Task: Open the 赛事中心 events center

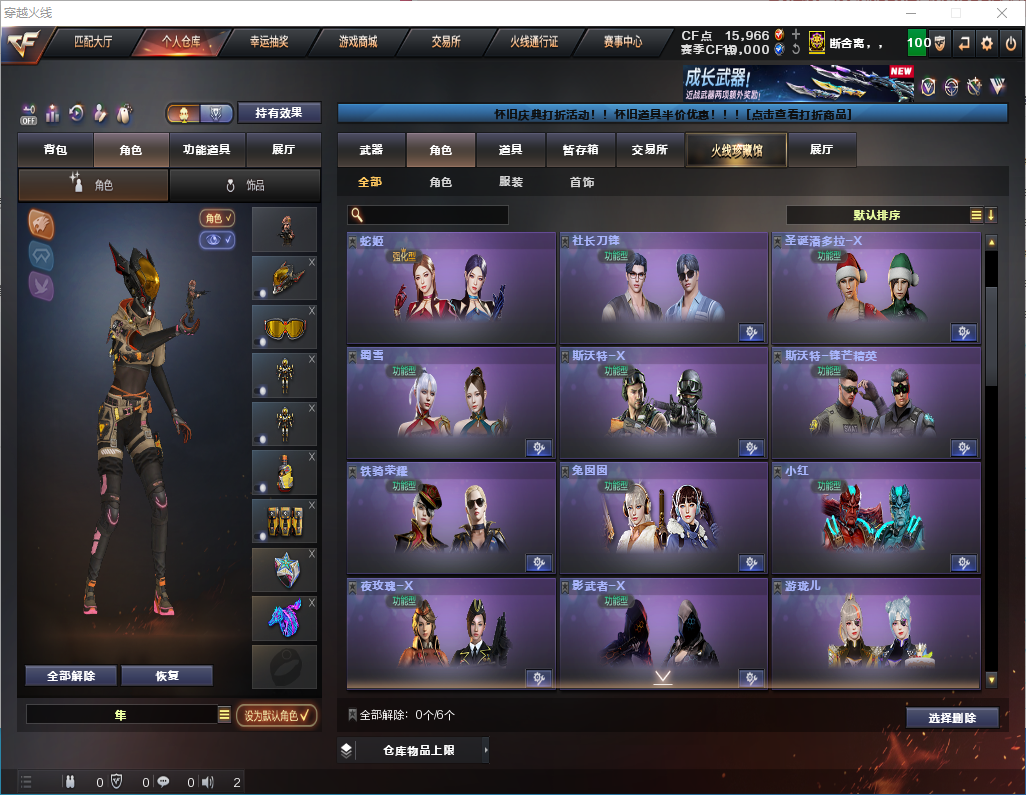Action: (x=622, y=42)
